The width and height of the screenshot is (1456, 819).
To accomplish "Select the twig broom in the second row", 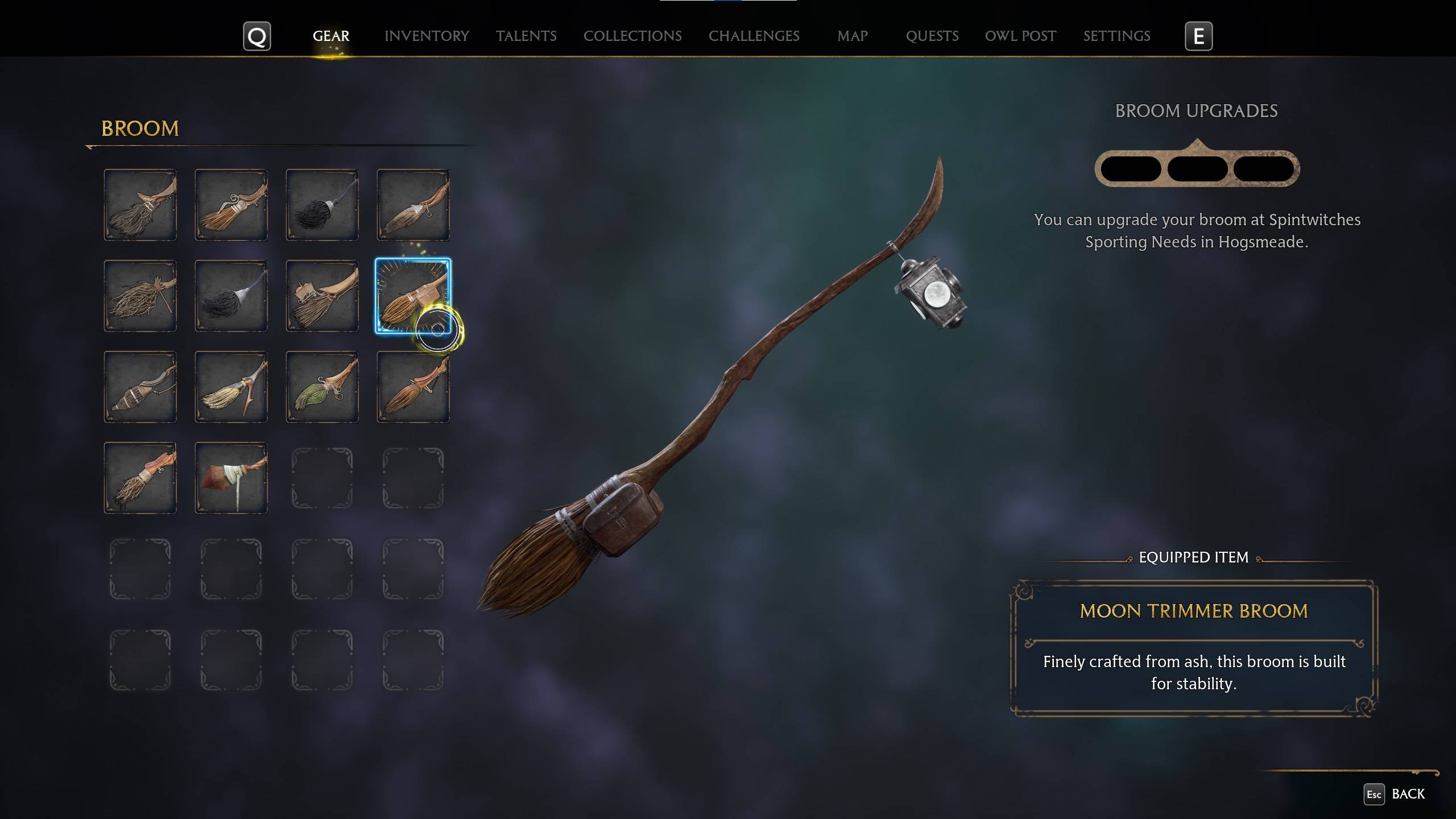I will (x=140, y=296).
